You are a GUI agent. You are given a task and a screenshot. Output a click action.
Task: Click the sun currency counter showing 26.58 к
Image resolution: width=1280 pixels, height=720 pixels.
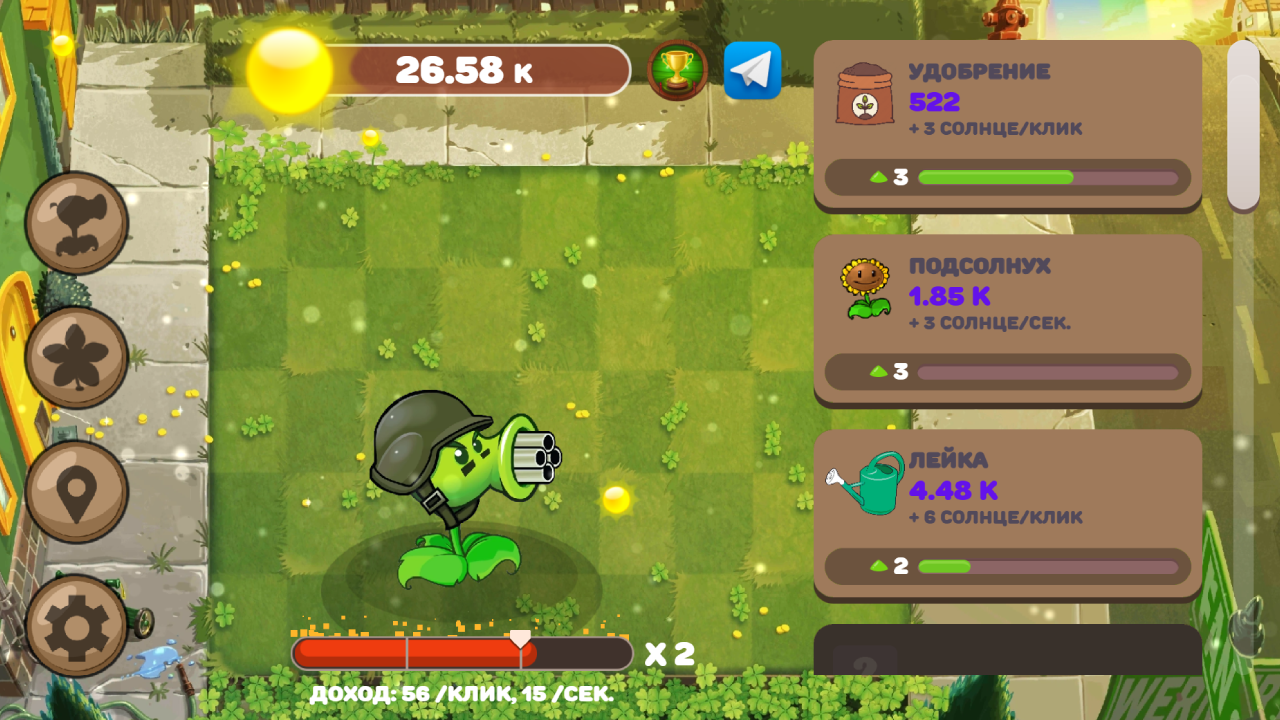[x=466, y=69]
